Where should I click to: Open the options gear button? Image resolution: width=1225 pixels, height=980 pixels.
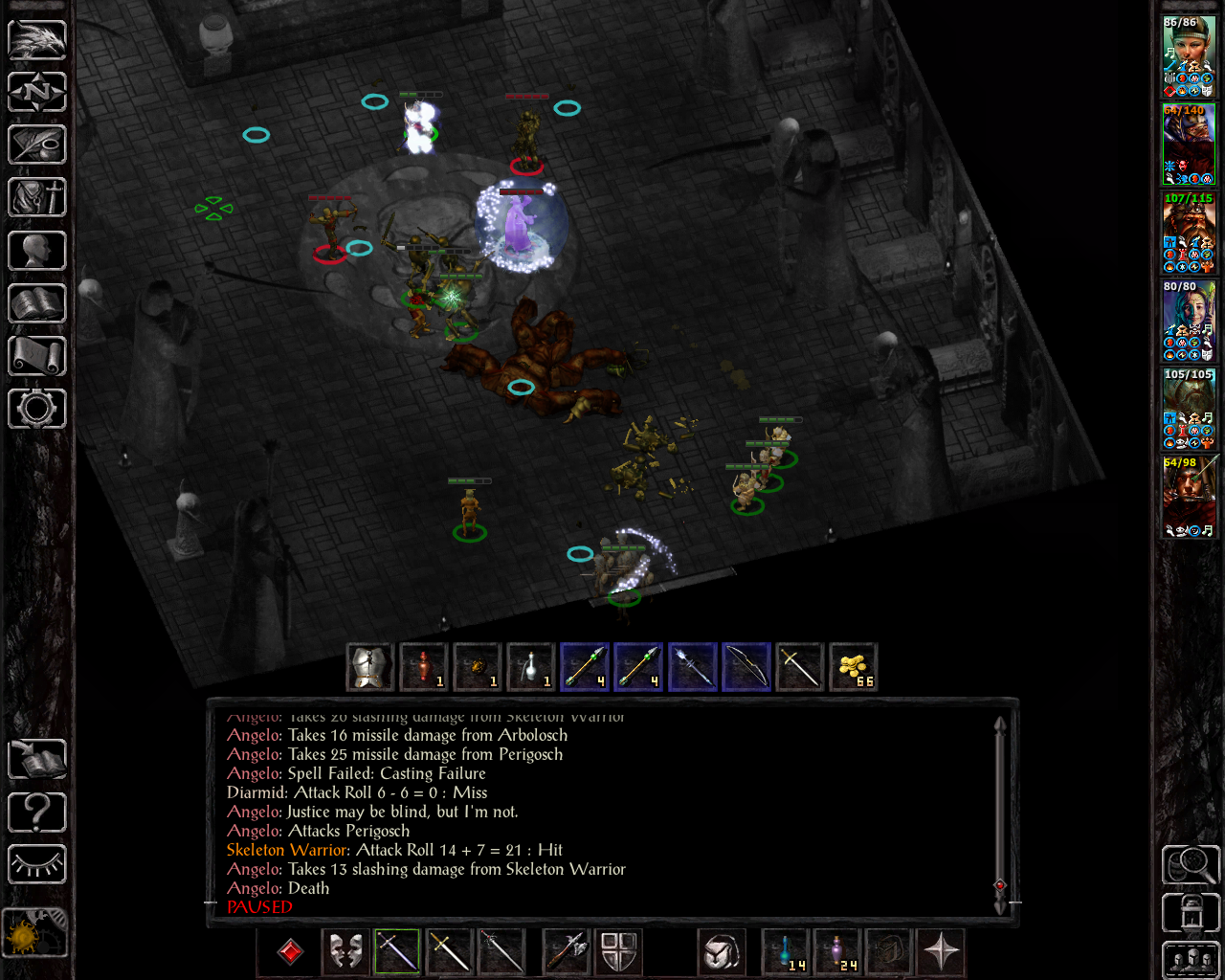click(x=37, y=409)
